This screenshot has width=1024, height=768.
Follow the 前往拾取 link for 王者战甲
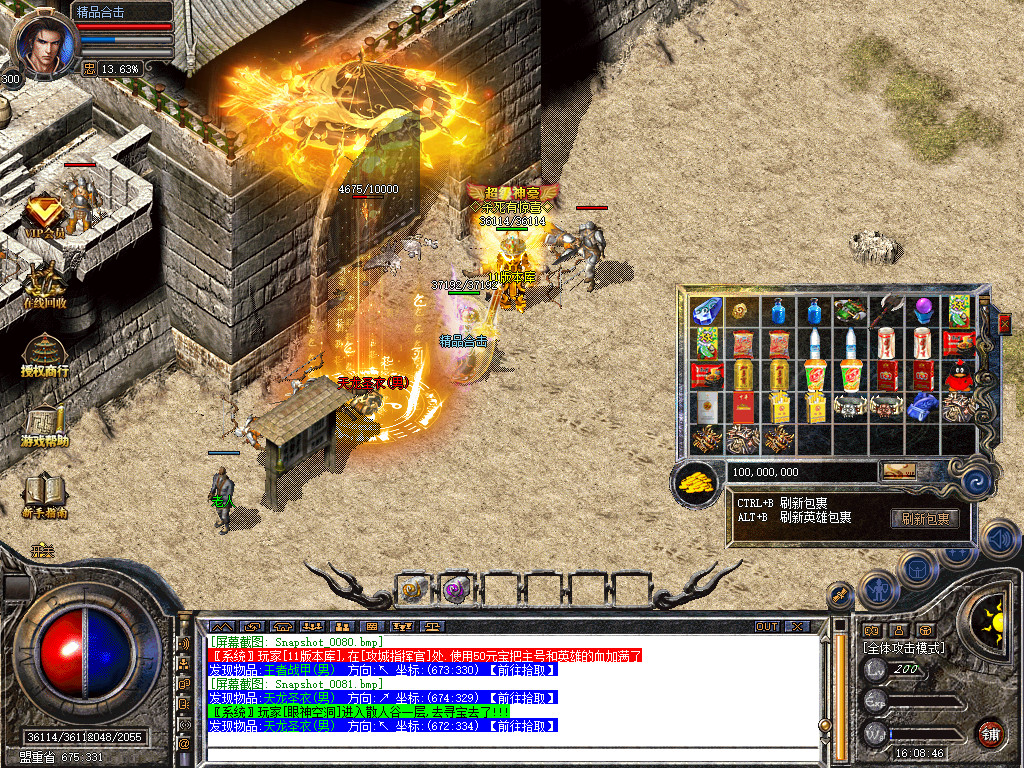(x=523, y=669)
